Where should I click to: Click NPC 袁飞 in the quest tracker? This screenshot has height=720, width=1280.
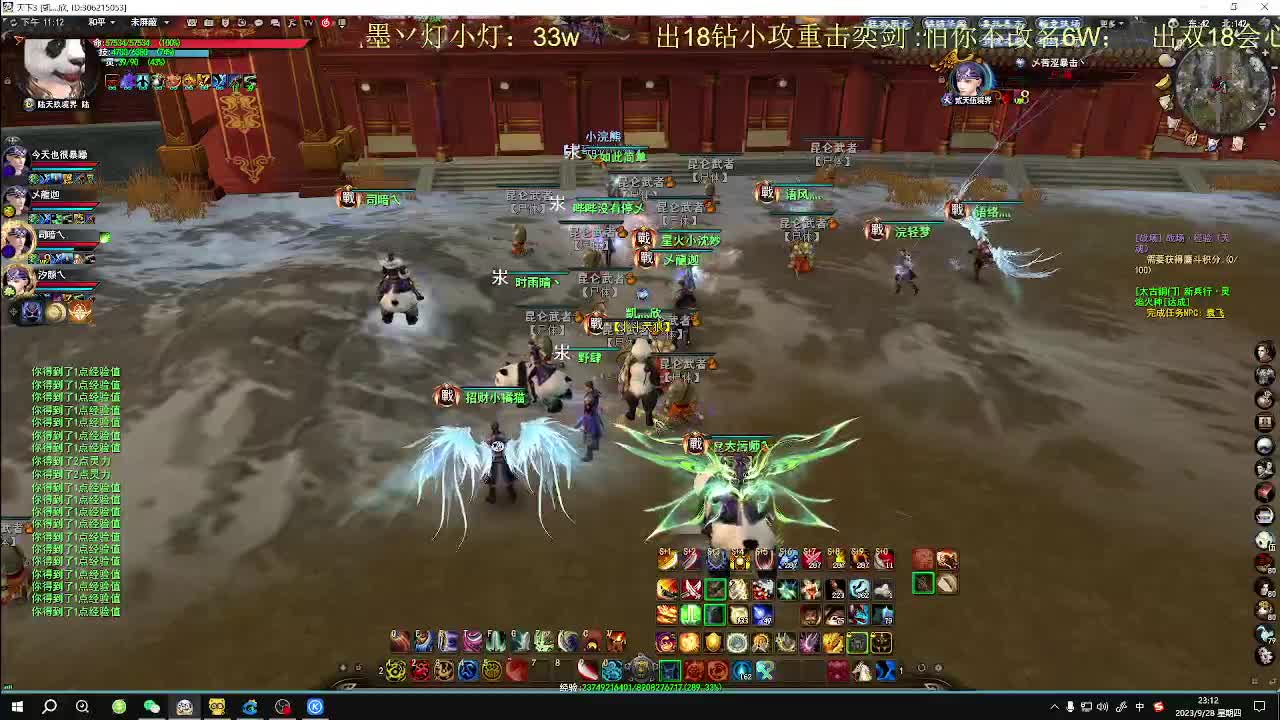click(x=1215, y=312)
